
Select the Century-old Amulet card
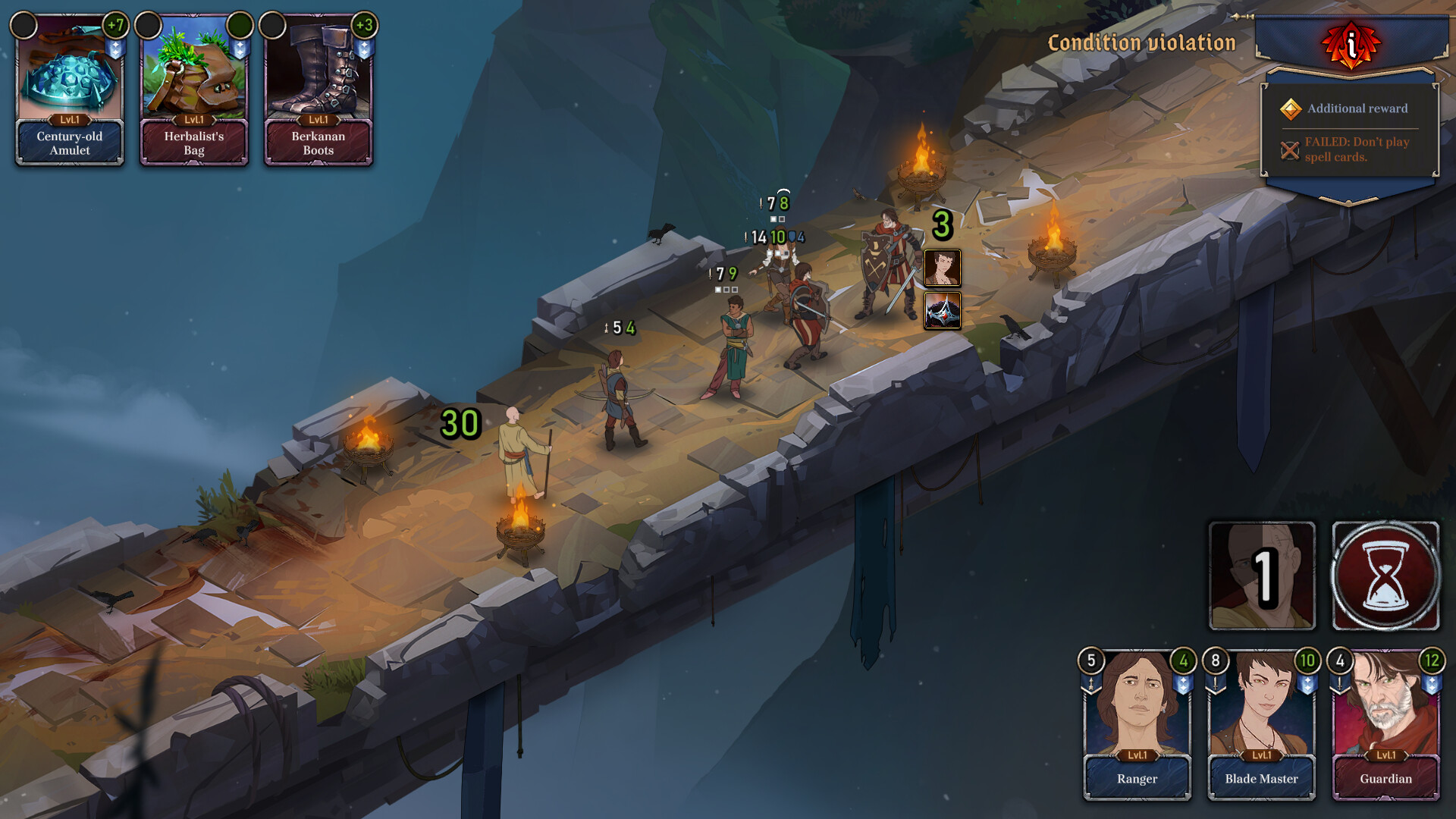point(70,89)
